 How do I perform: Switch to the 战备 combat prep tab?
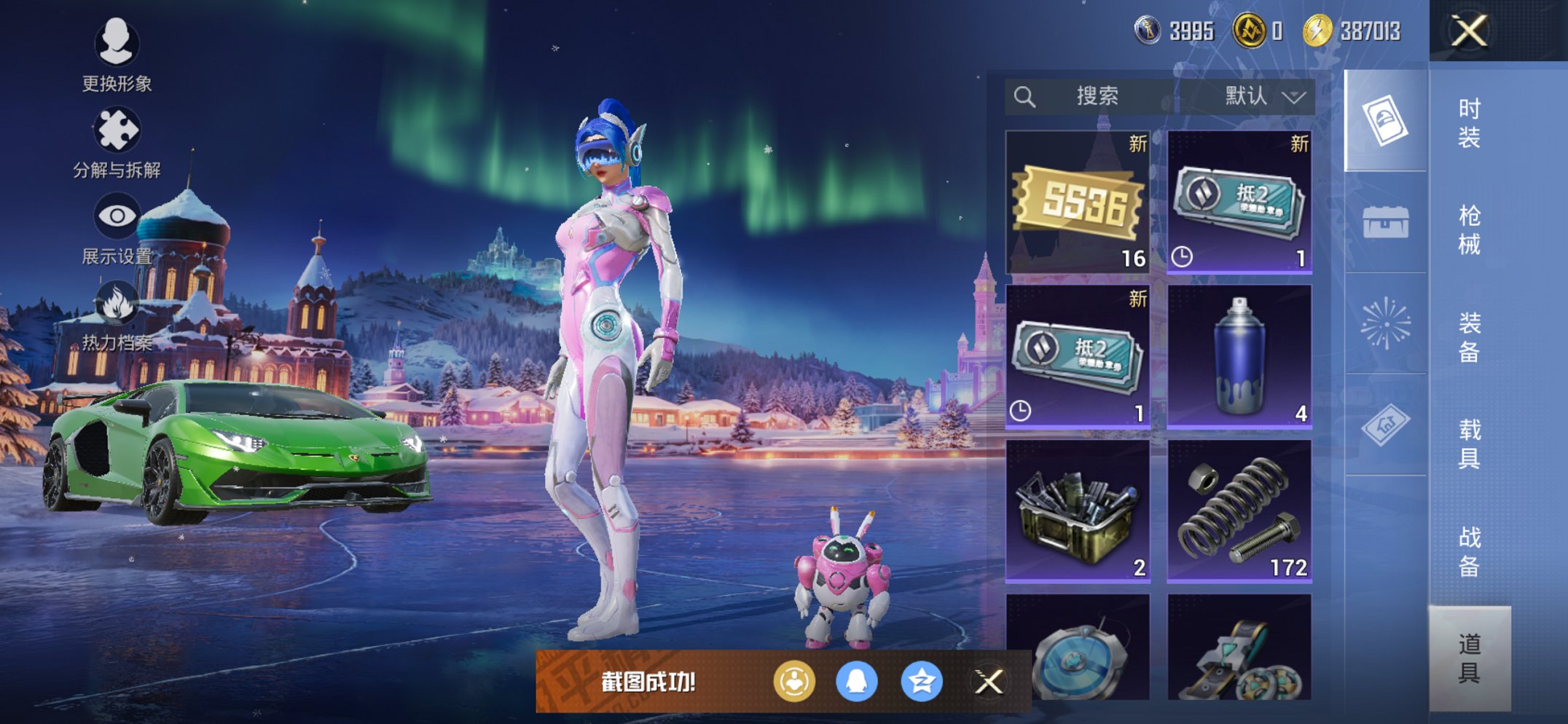point(1469,551)
